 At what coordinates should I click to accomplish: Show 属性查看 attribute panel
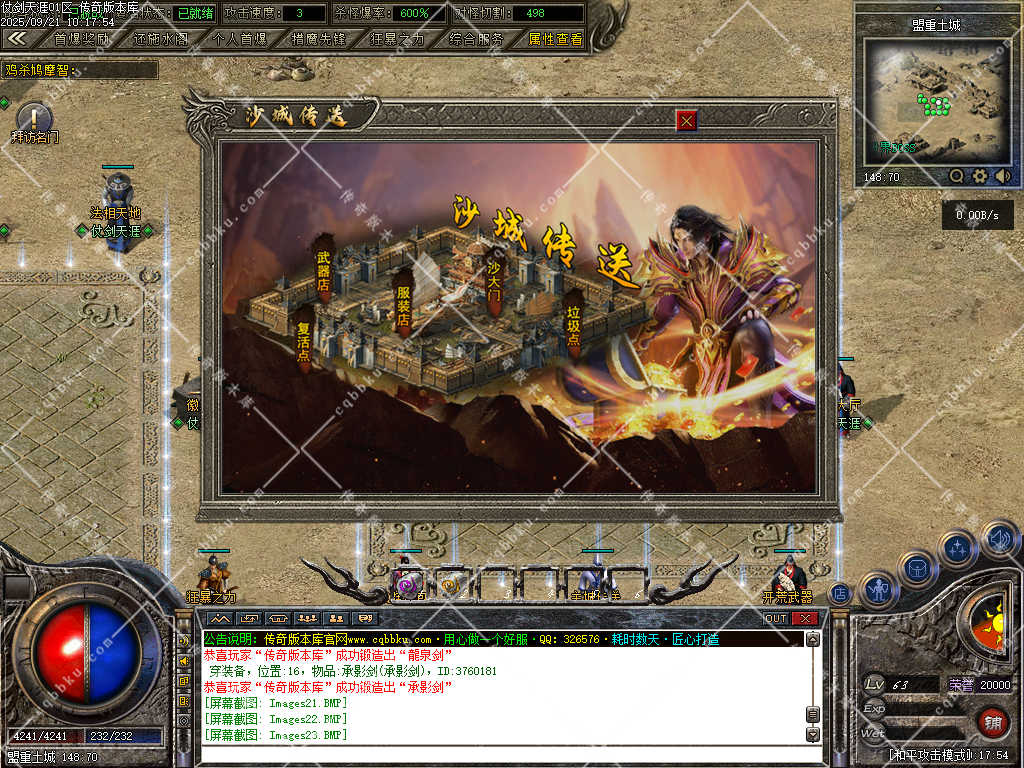click(555, 39)
